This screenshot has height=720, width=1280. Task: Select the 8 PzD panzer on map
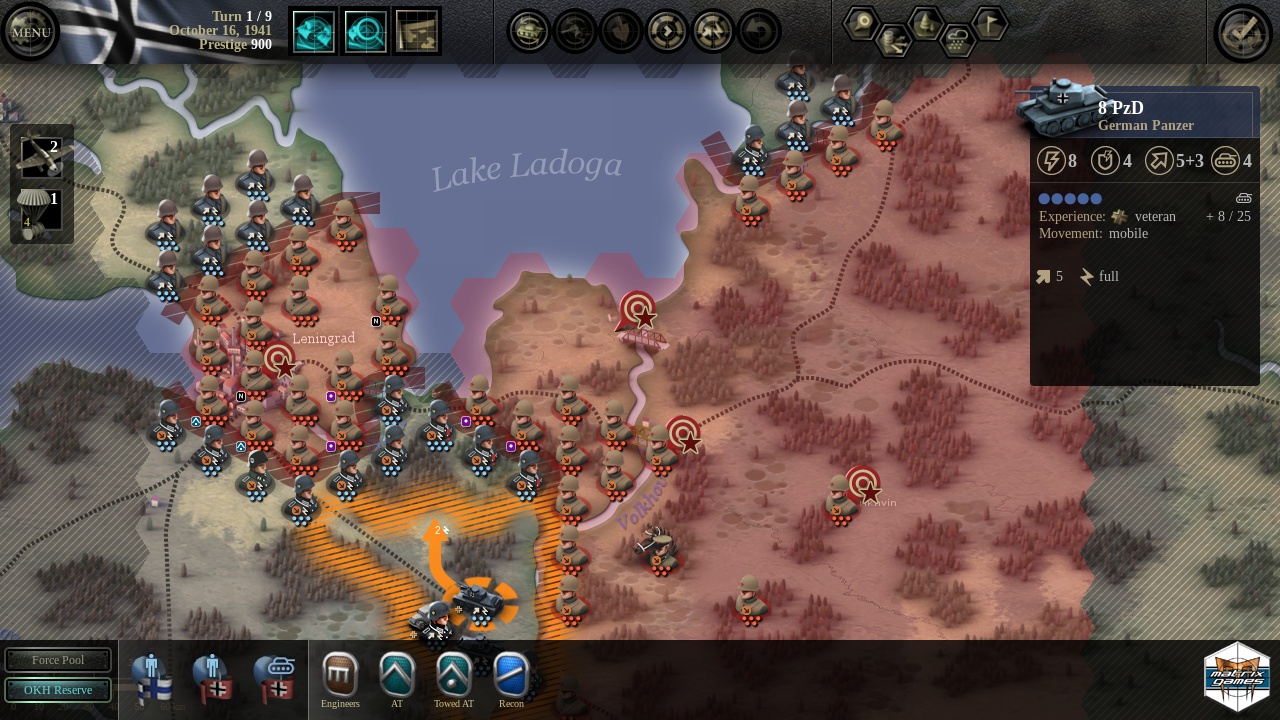pos(479,600)
